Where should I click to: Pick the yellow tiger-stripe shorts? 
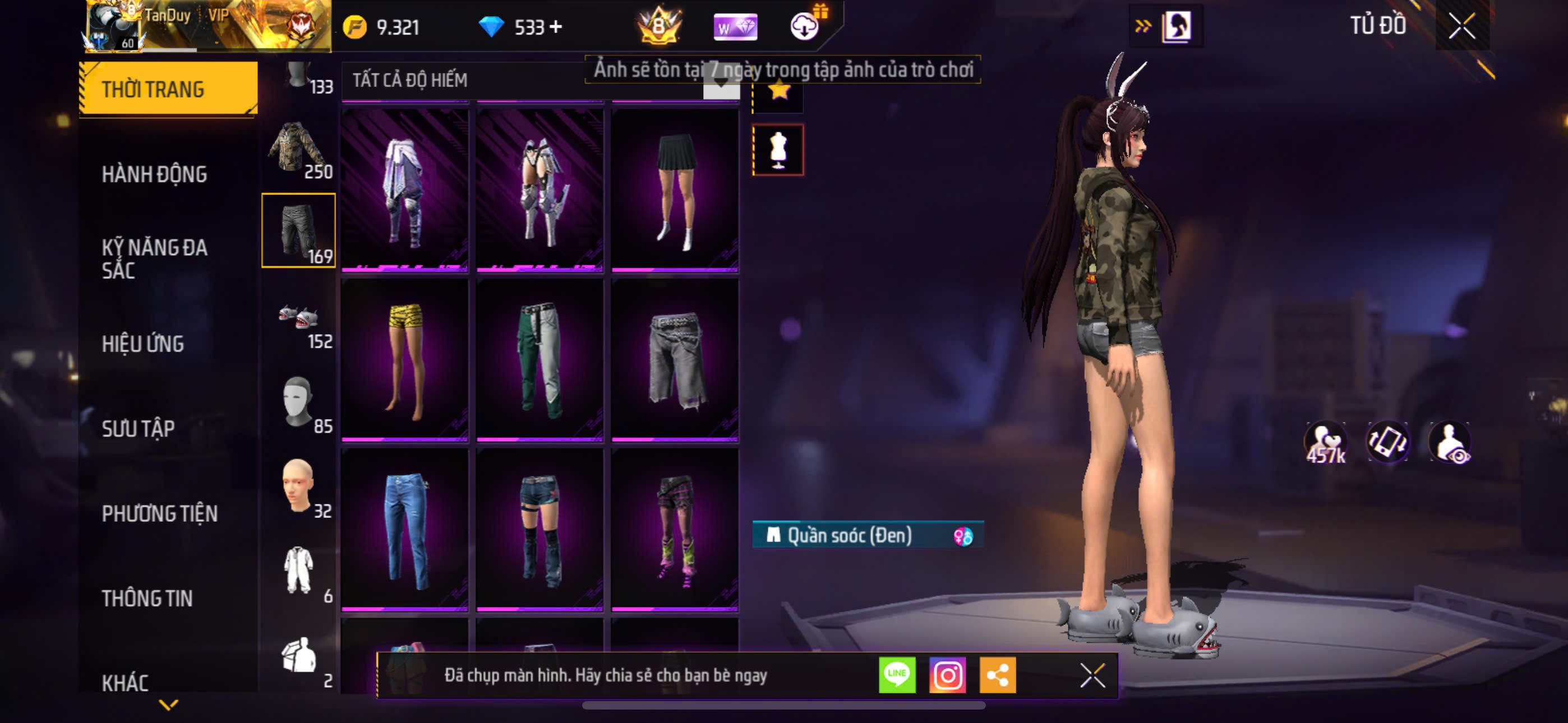point(405,359)
